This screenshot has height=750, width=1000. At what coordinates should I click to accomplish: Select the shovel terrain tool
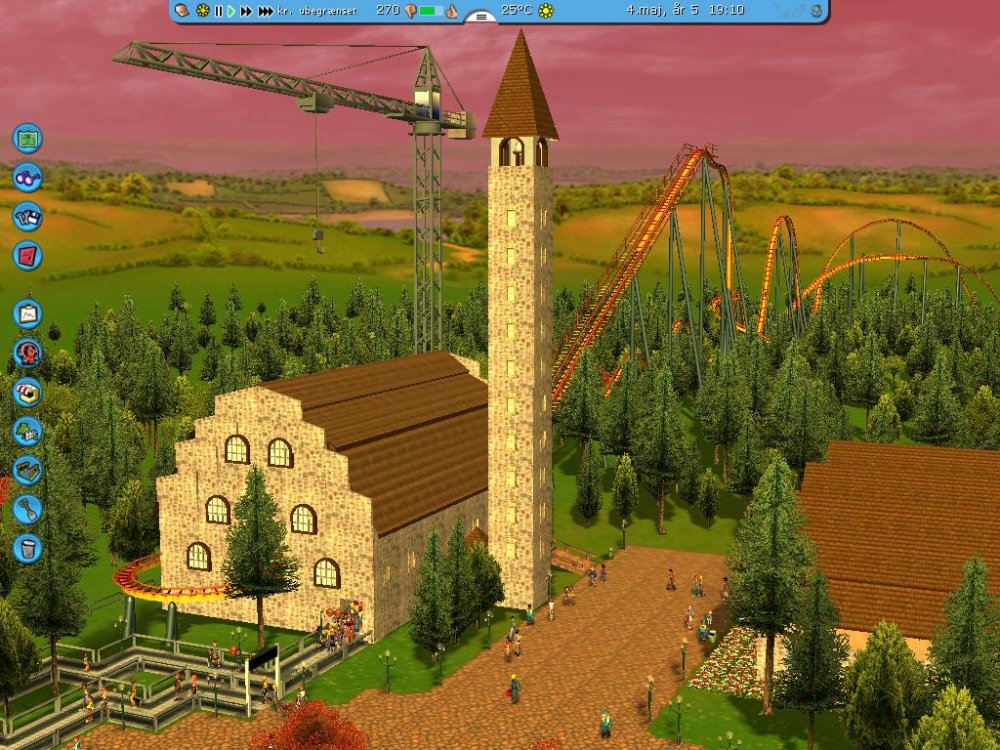pos(28,509)
